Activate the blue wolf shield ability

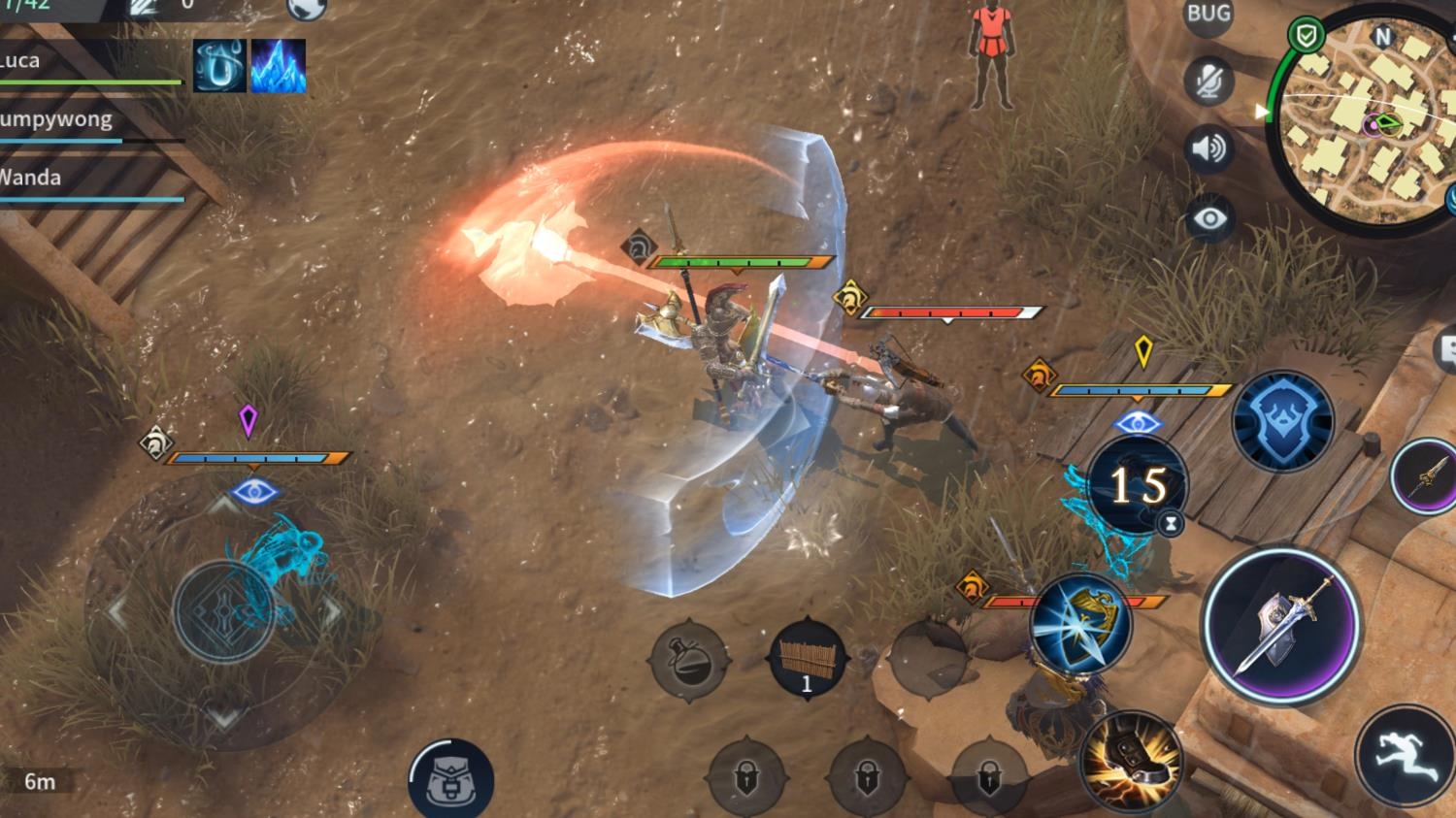[x=1282, y=422]
